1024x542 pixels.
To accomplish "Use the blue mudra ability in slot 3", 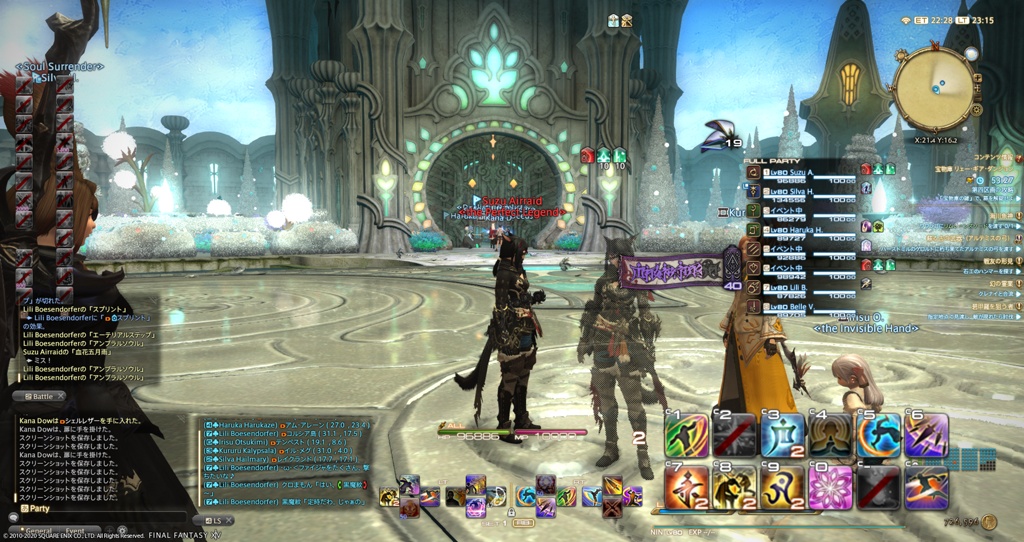I will 782,435.
